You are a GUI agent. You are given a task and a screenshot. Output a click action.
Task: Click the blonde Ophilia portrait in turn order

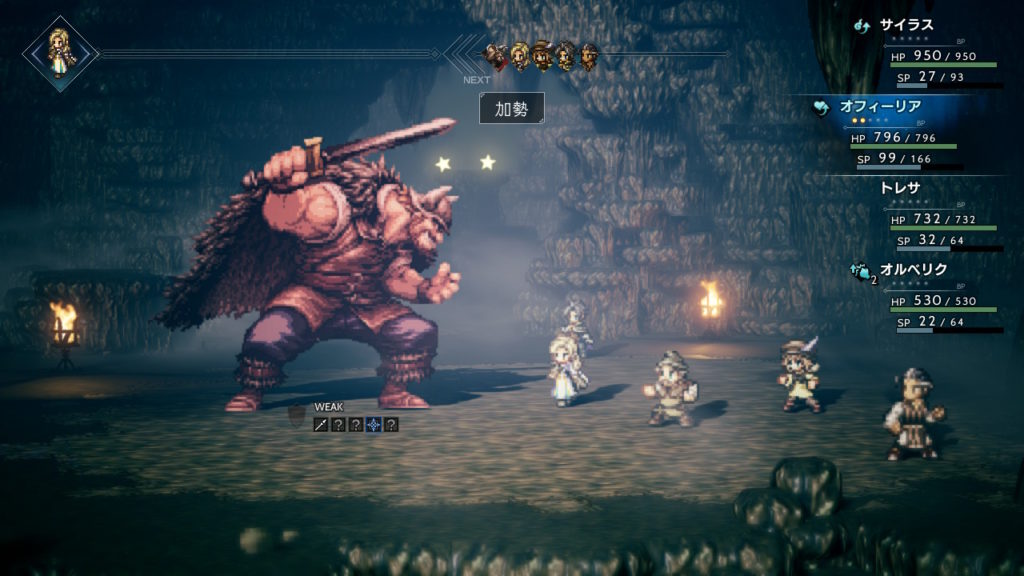520,53
